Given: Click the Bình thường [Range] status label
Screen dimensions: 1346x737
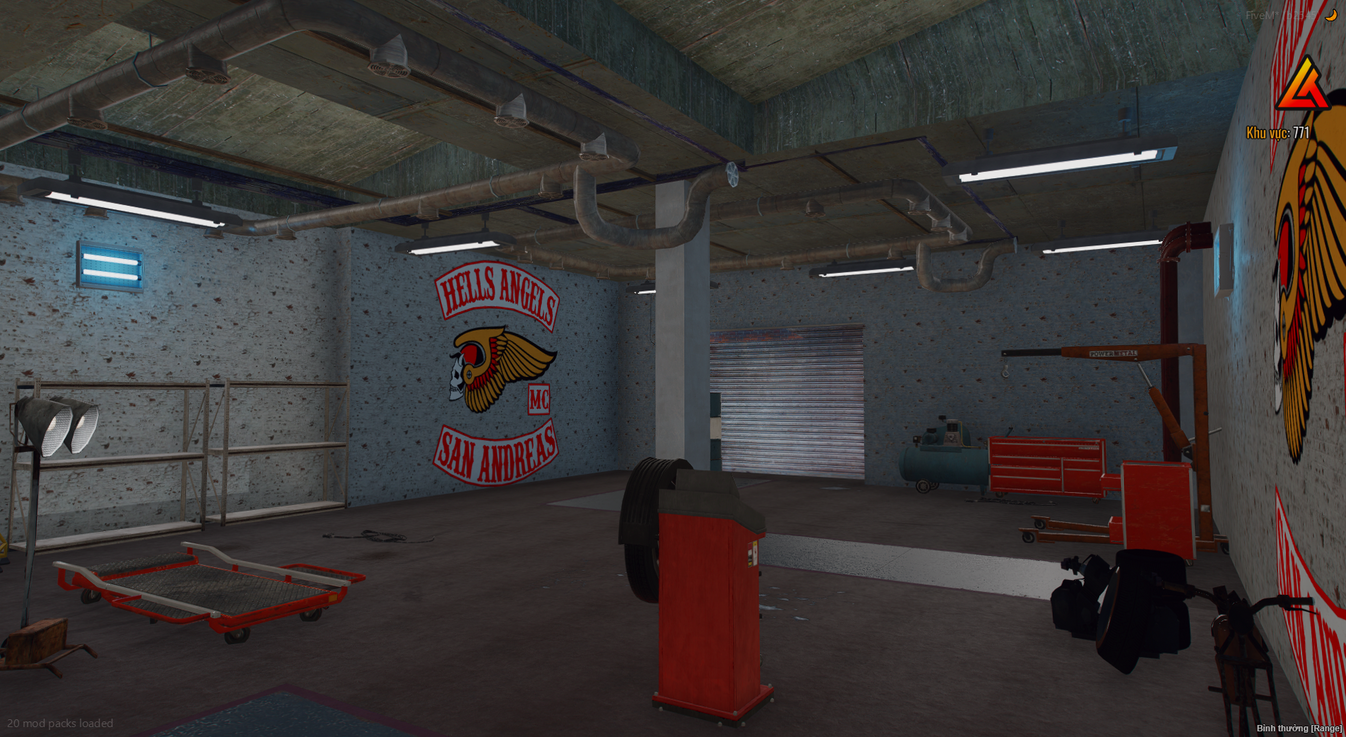Looking at the screenshot, I should [1300, 729].
